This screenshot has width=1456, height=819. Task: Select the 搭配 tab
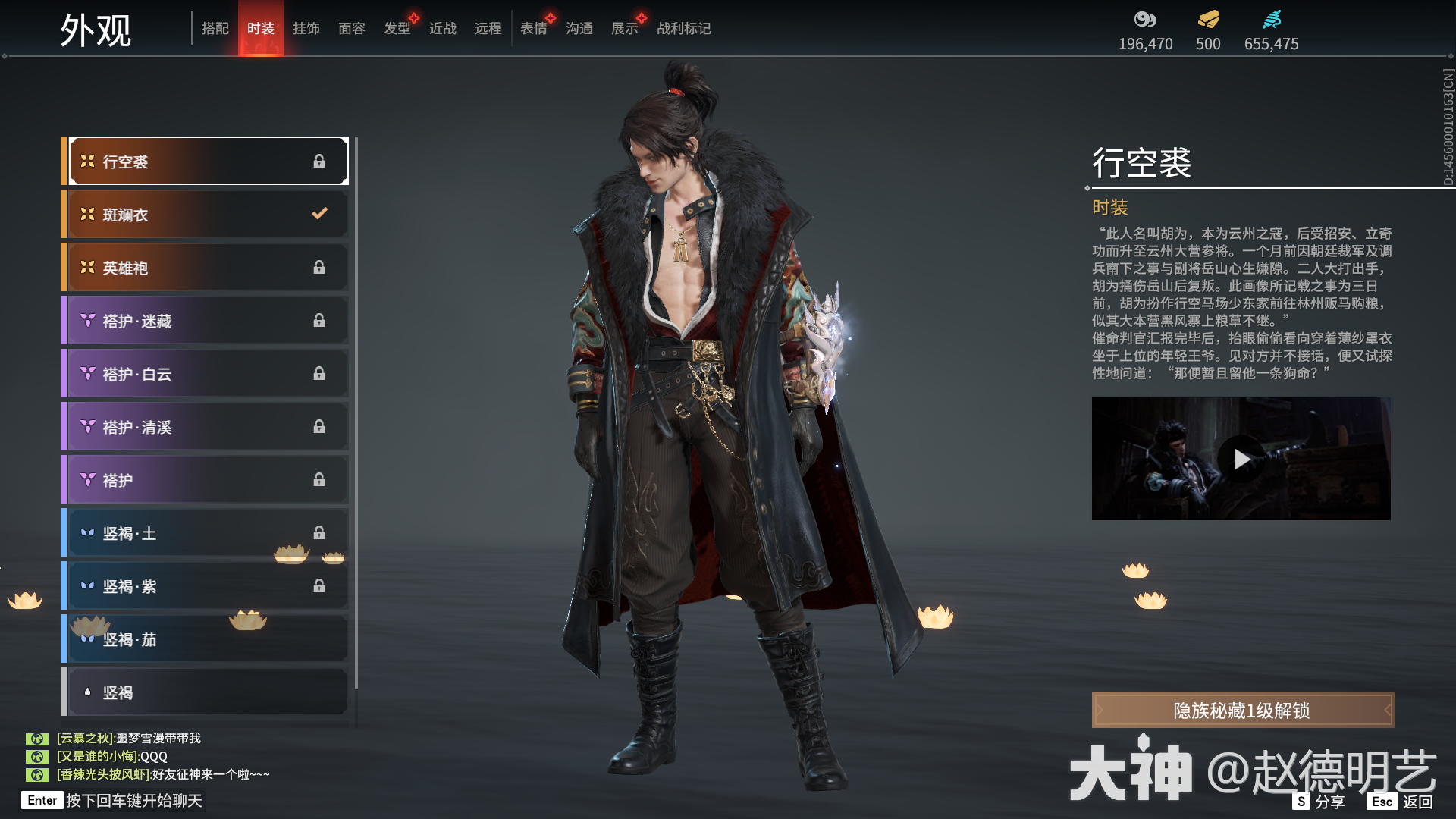click(x=215, y=28)
